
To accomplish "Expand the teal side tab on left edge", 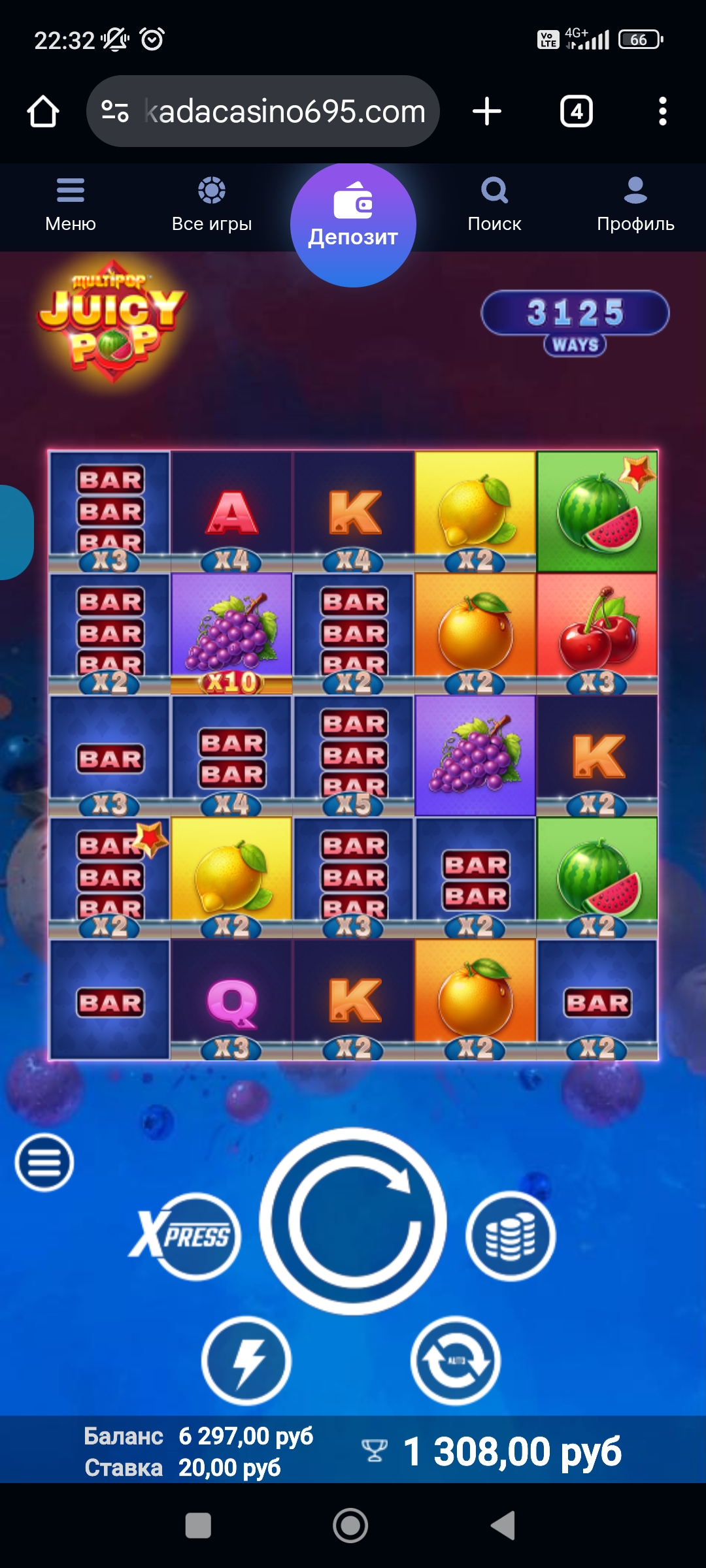I will pyautogui.click(x=16, y=532).
